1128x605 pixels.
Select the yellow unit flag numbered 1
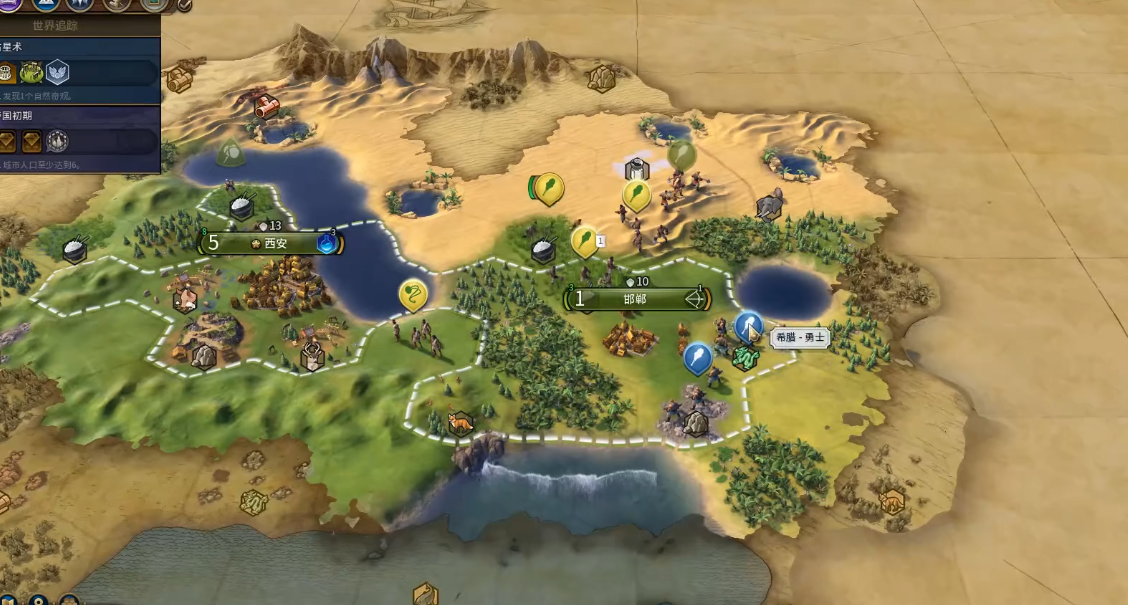[584, 240]
